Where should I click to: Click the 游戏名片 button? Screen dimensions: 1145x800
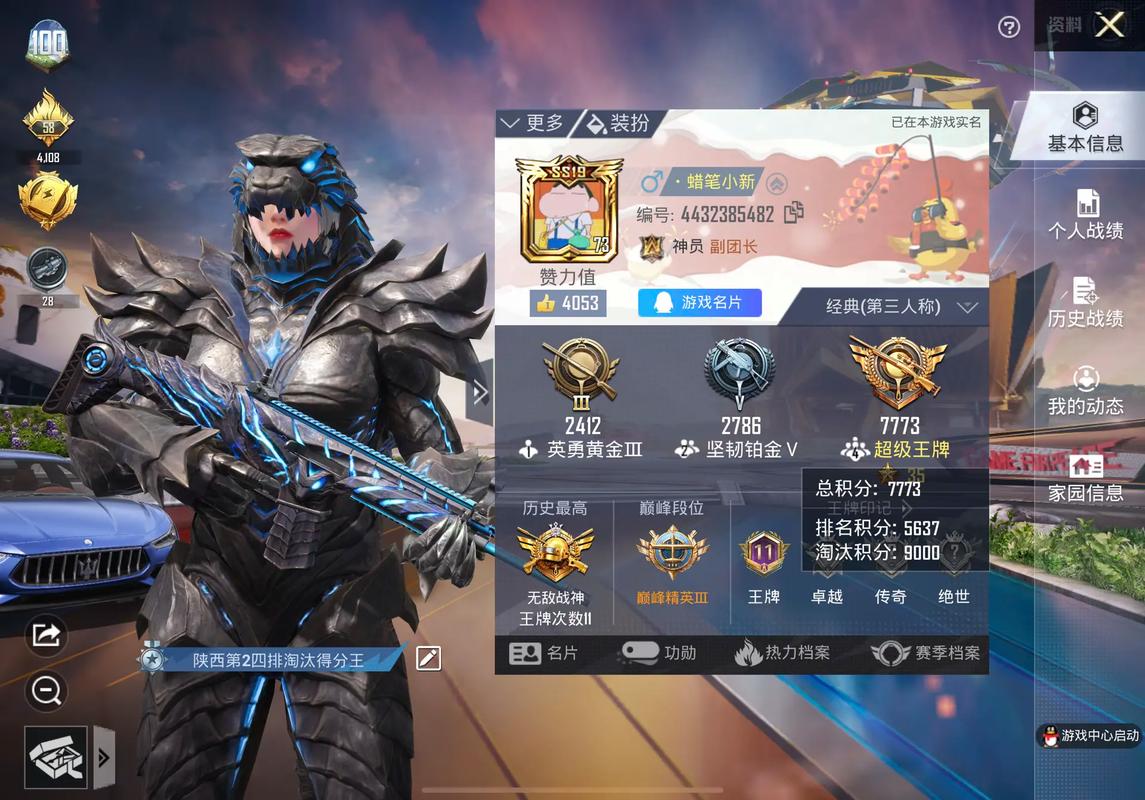pyautogui.click(x=700, y=302)
